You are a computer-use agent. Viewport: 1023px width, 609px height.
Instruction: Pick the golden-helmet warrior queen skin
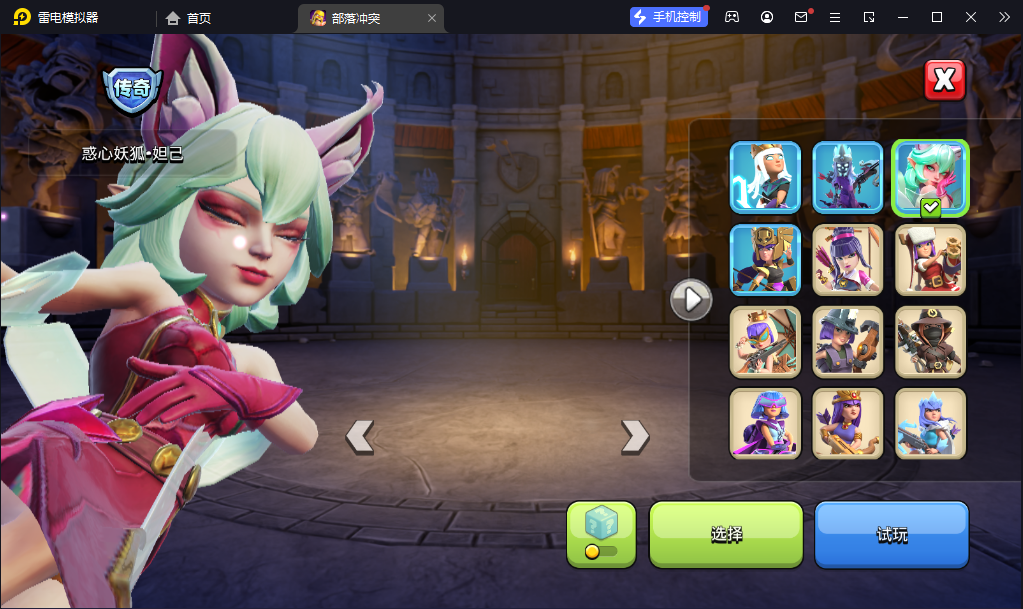[x=765, y=259]
